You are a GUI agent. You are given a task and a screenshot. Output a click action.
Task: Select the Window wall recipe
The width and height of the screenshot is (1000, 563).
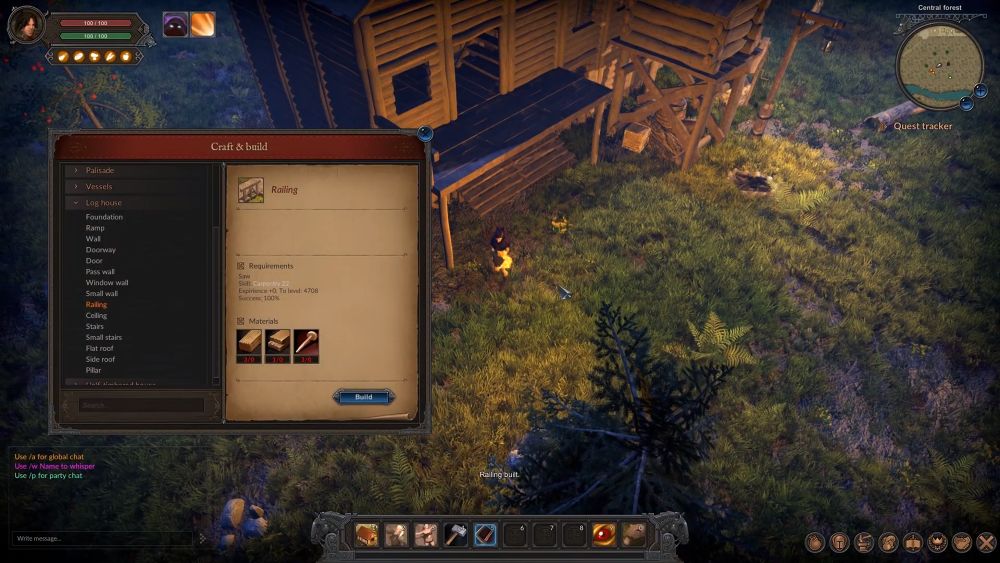(107, 283)
